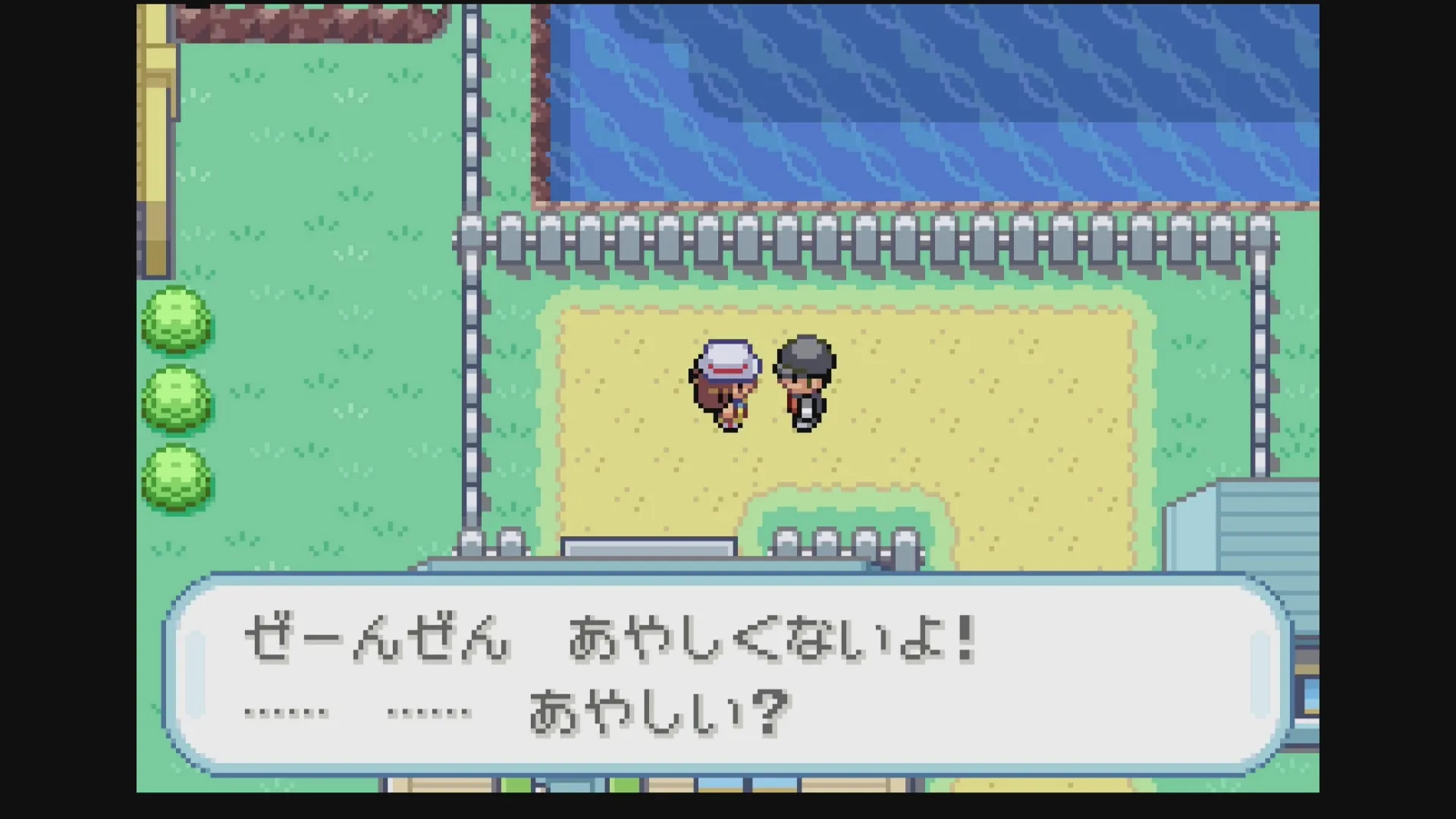1456x819 pixels.
Task: Select the bottom bush sprite
Action: pos(176,478)
